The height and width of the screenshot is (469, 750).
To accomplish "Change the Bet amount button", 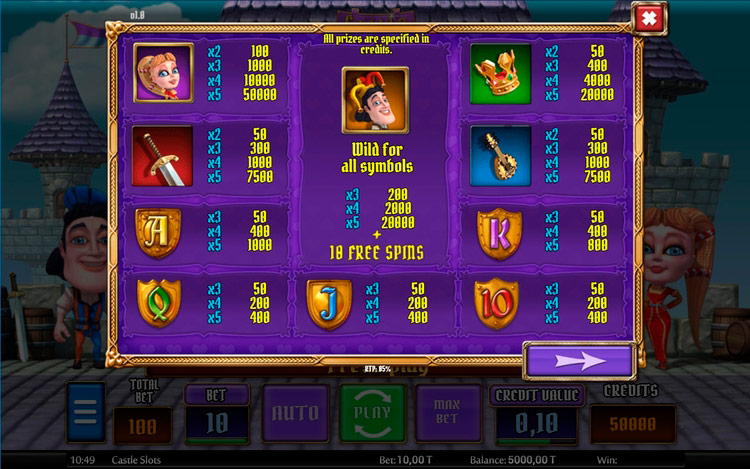I will tap(217, 421).
